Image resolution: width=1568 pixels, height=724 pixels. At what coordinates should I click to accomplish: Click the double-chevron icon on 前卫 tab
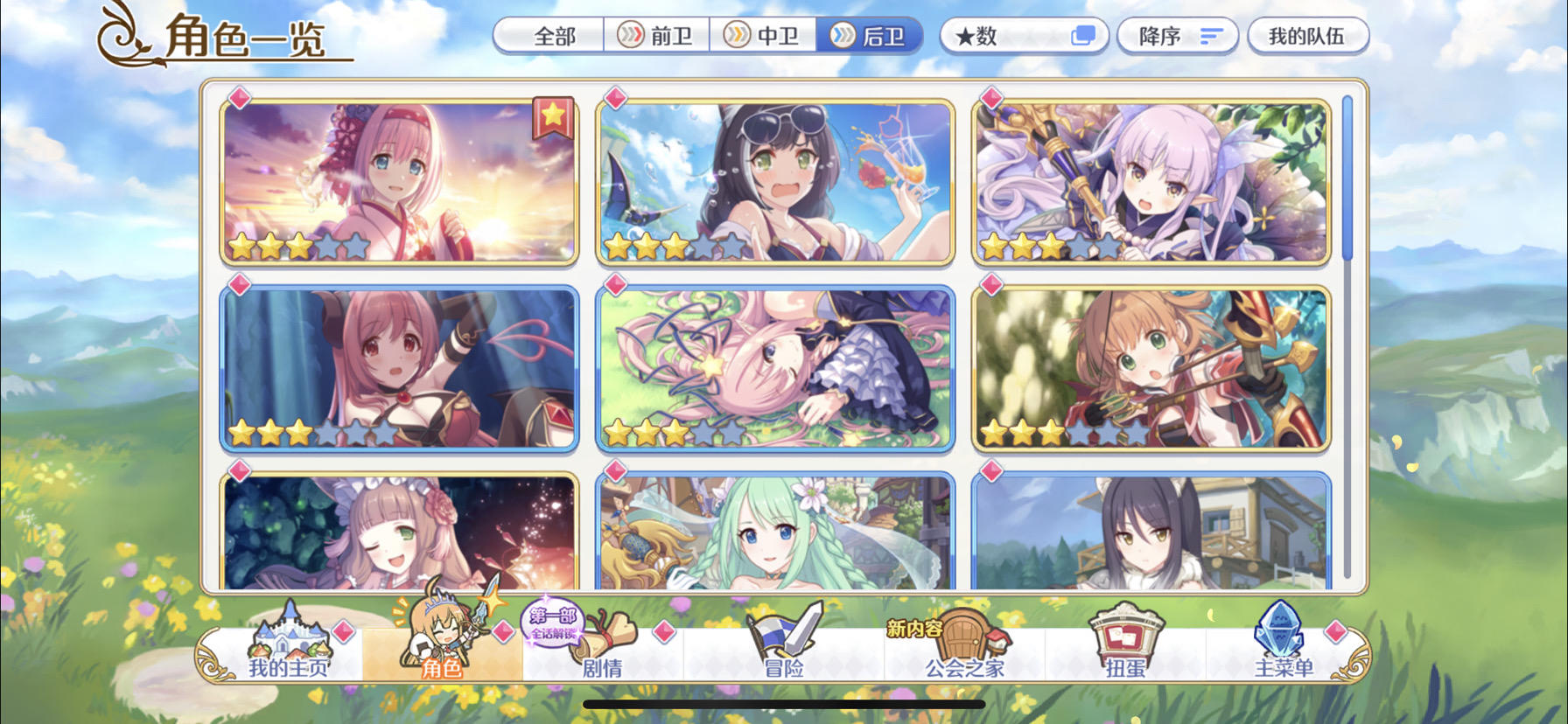pos(628,36)
